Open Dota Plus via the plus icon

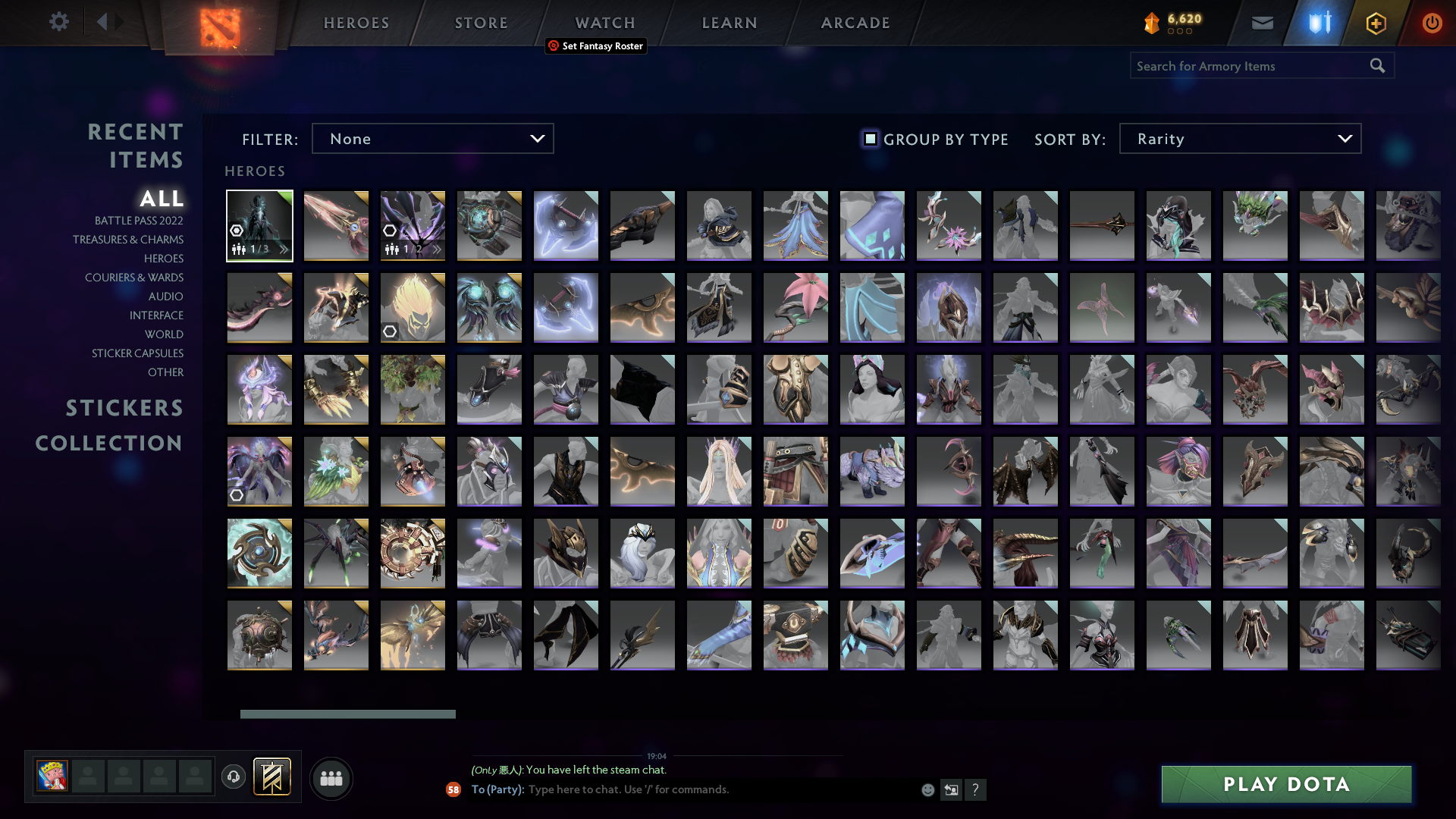(1375, 23)
